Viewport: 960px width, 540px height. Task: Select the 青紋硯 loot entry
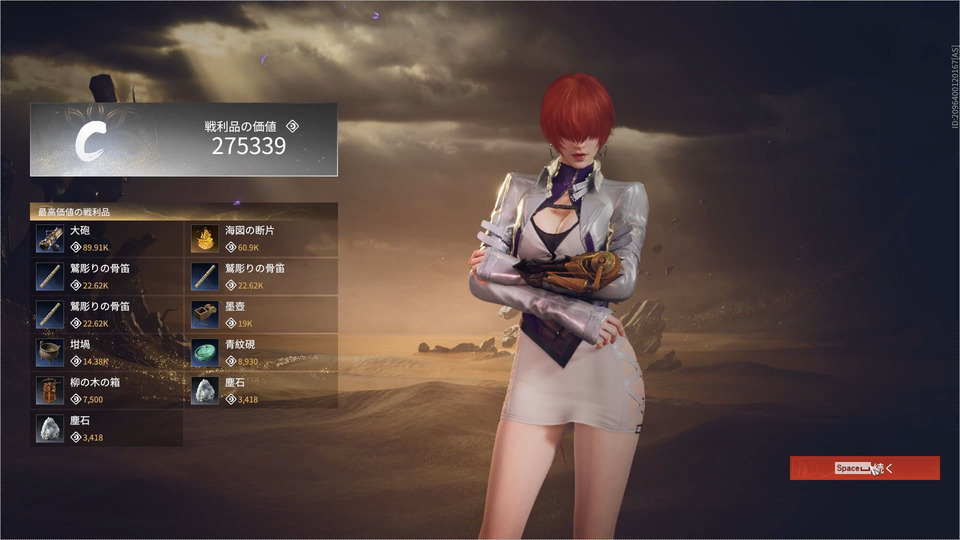(264, 352)
